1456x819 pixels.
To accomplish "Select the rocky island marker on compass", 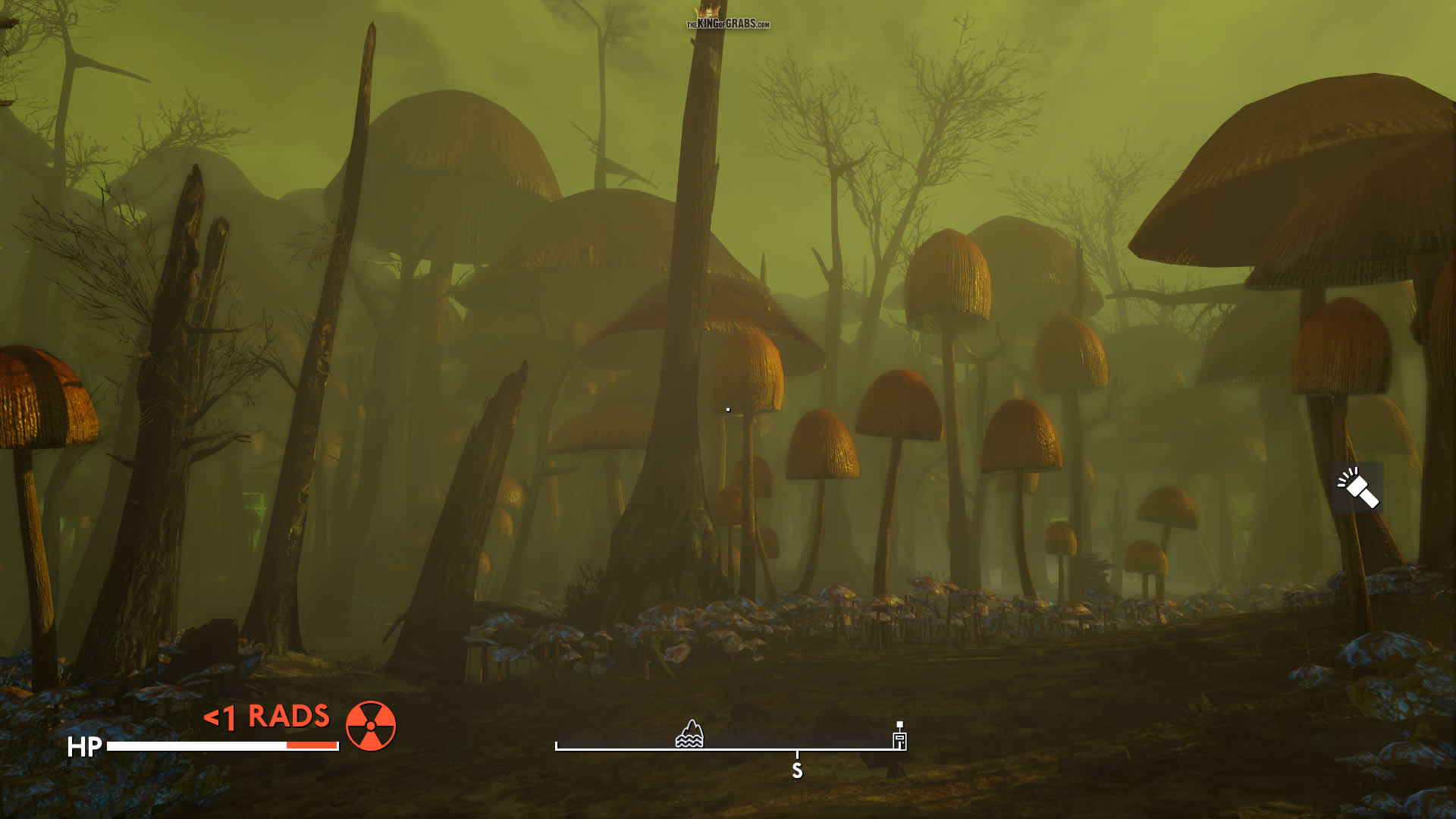I will coord(689,734).
